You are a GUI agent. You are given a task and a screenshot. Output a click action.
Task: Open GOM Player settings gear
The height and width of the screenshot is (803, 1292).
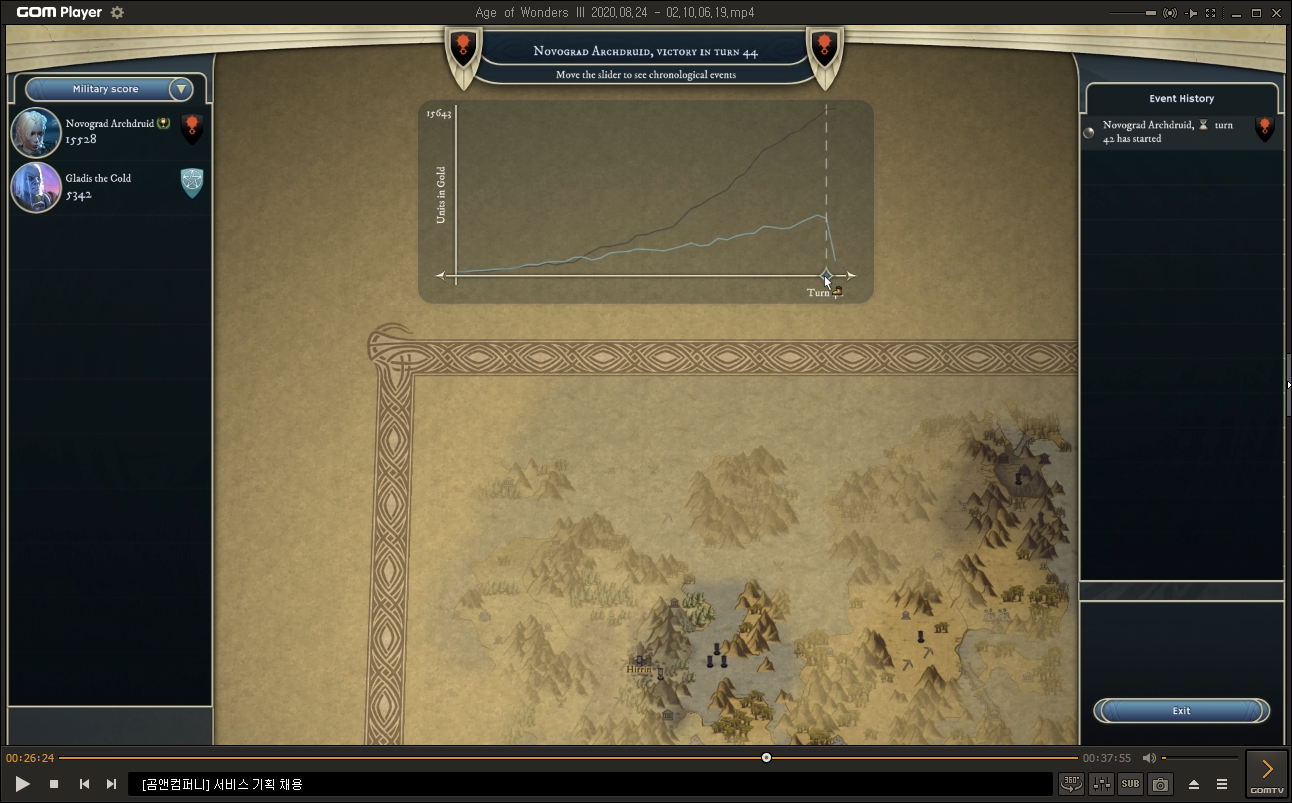117,12
